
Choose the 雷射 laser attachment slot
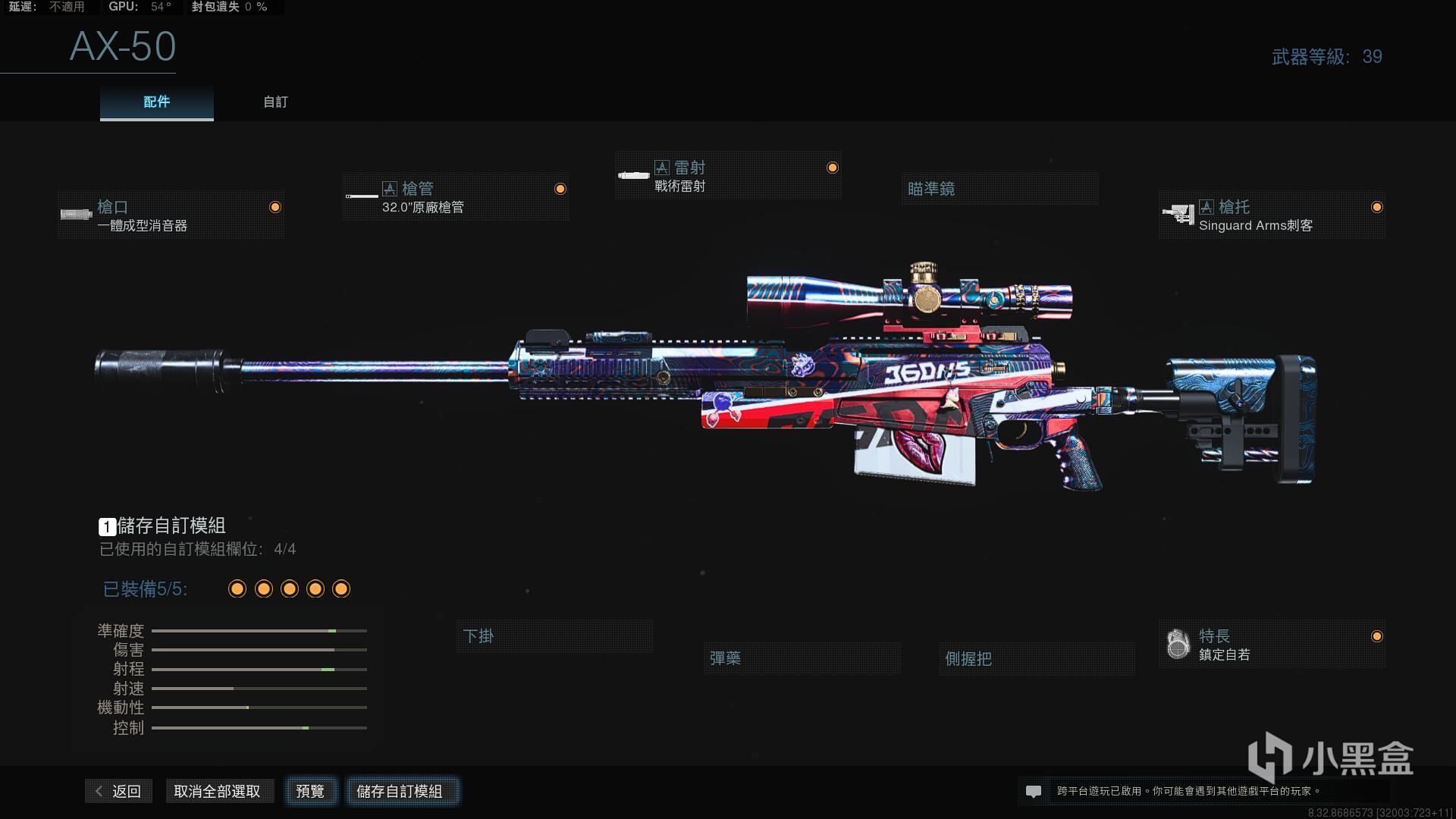[x=728, y=176]
